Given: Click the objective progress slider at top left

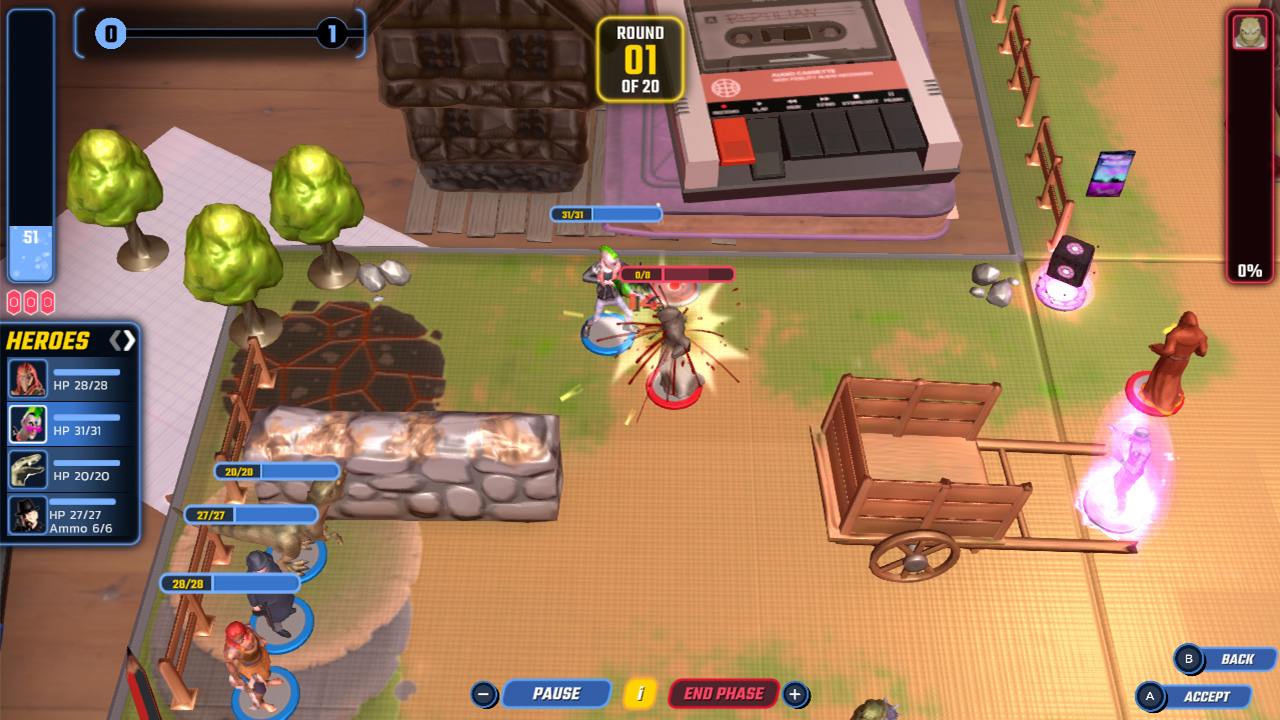Looking at the screenshot, I should pyautogui.click(x=220, y=34).
